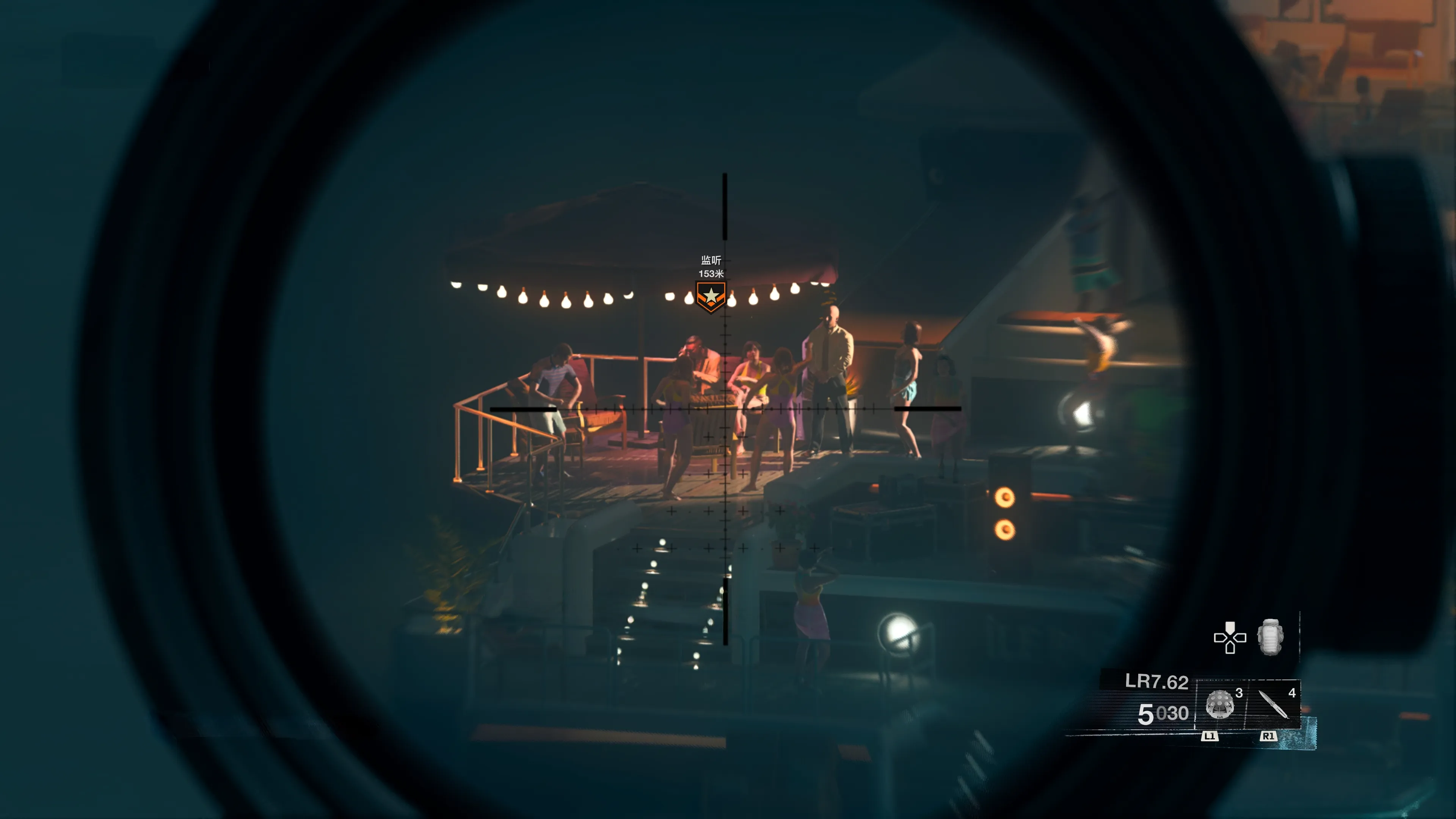Click the star objective marker badge
Screen dimensions: 1456x819
[711, 296]
